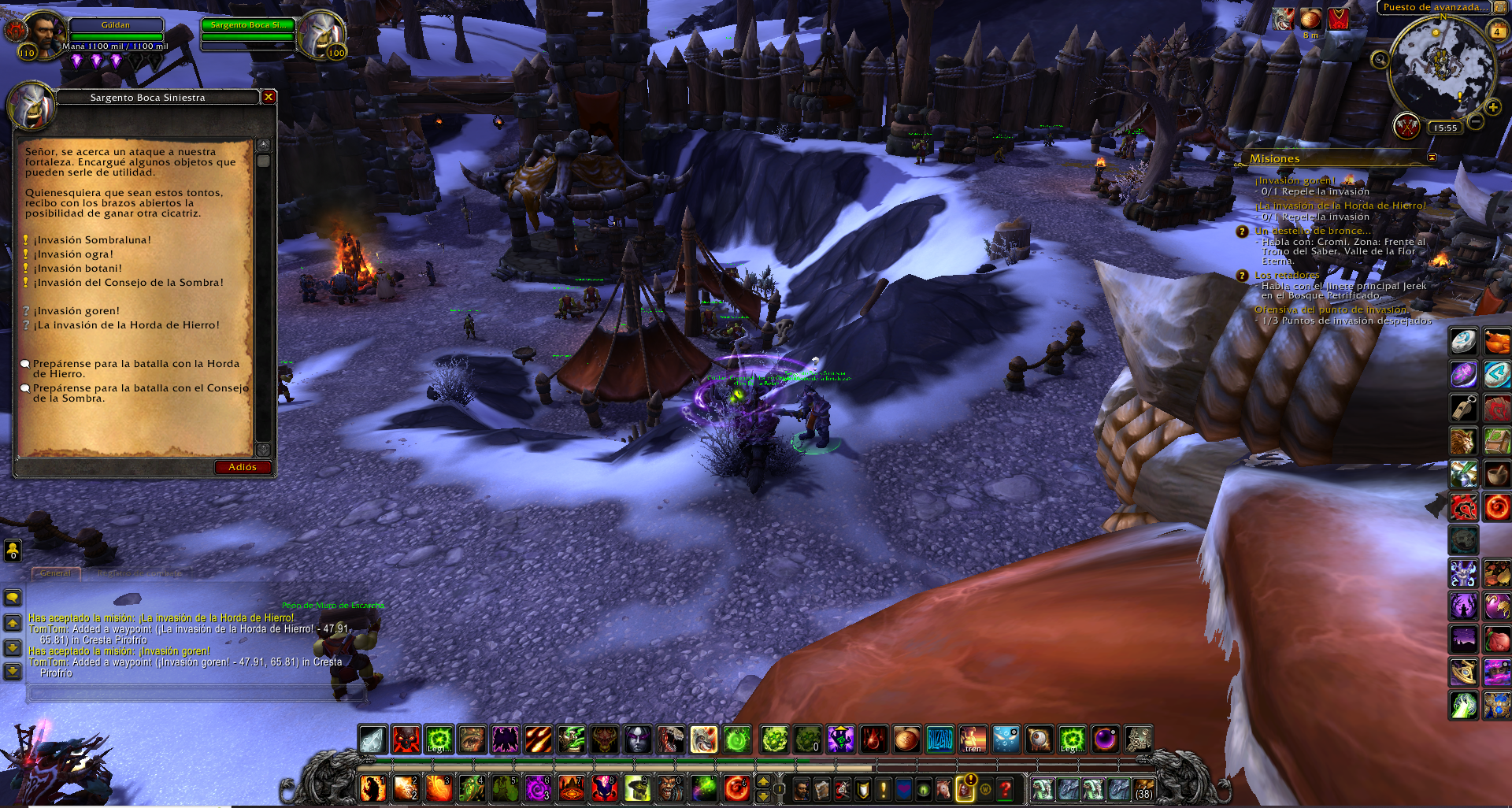The width and height of the screenshot is (1512, 808).
Task: Select the ¡Invasión Sombraluna! quest
Action: point(91,240)
